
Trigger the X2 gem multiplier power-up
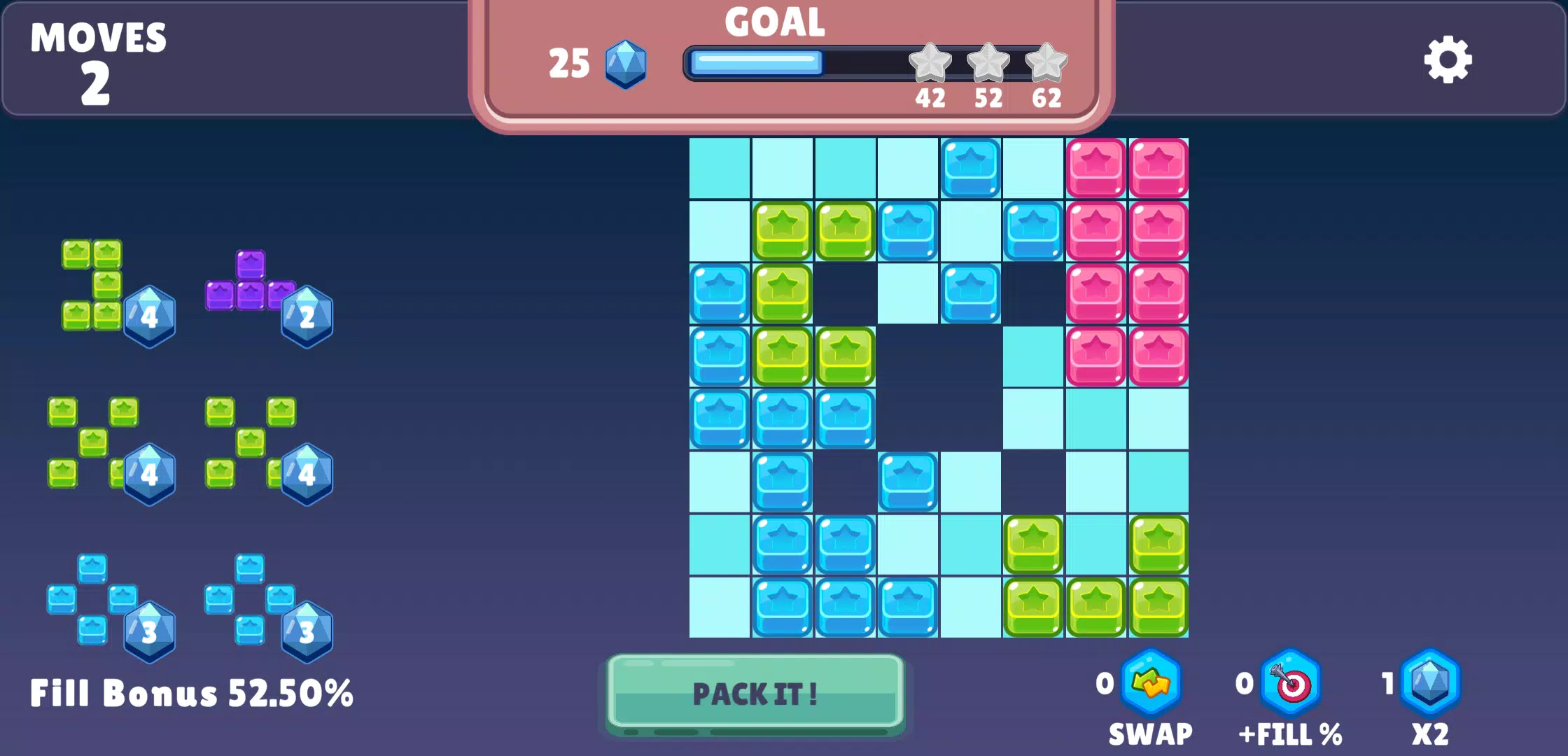point(1430,682)
